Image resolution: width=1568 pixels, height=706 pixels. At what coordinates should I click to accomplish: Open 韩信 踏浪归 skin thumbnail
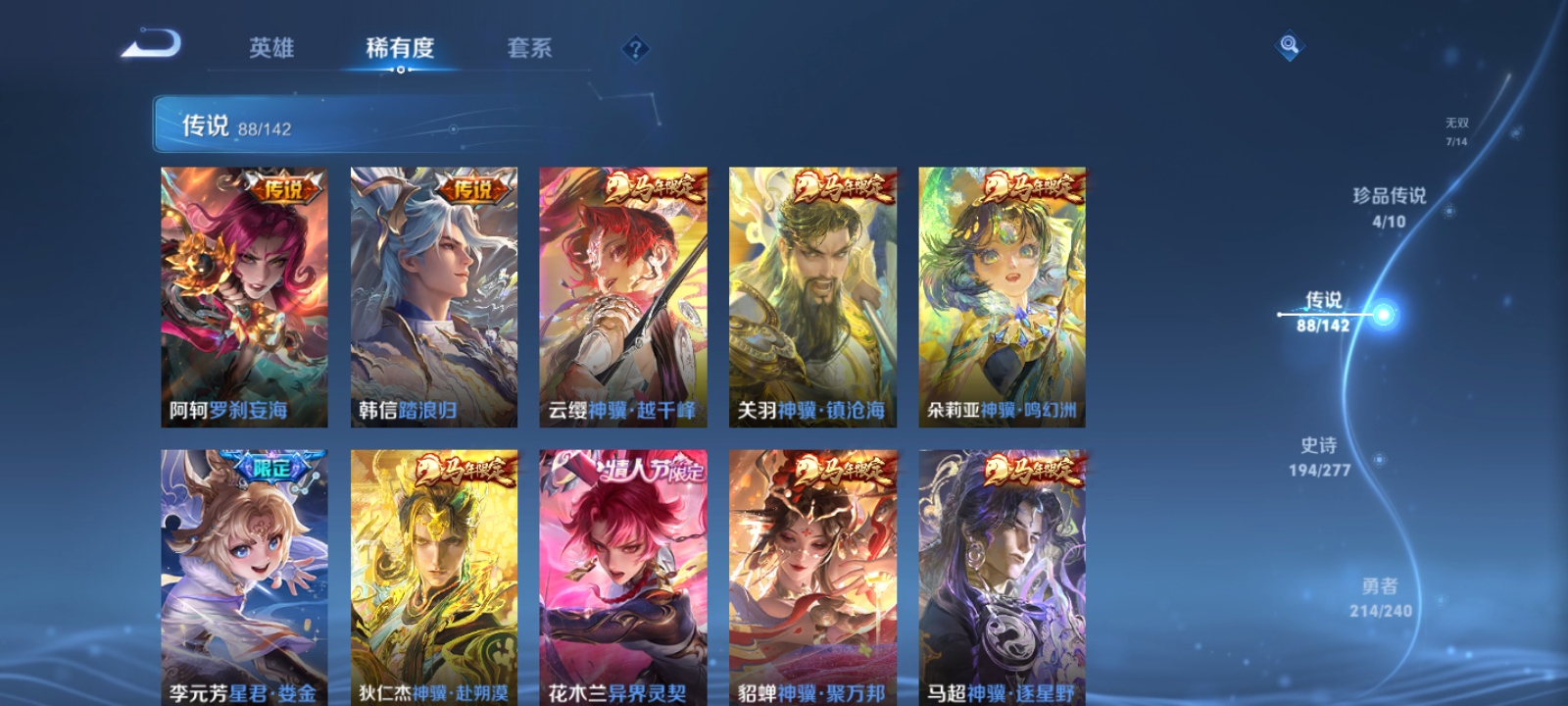point(432,294)
